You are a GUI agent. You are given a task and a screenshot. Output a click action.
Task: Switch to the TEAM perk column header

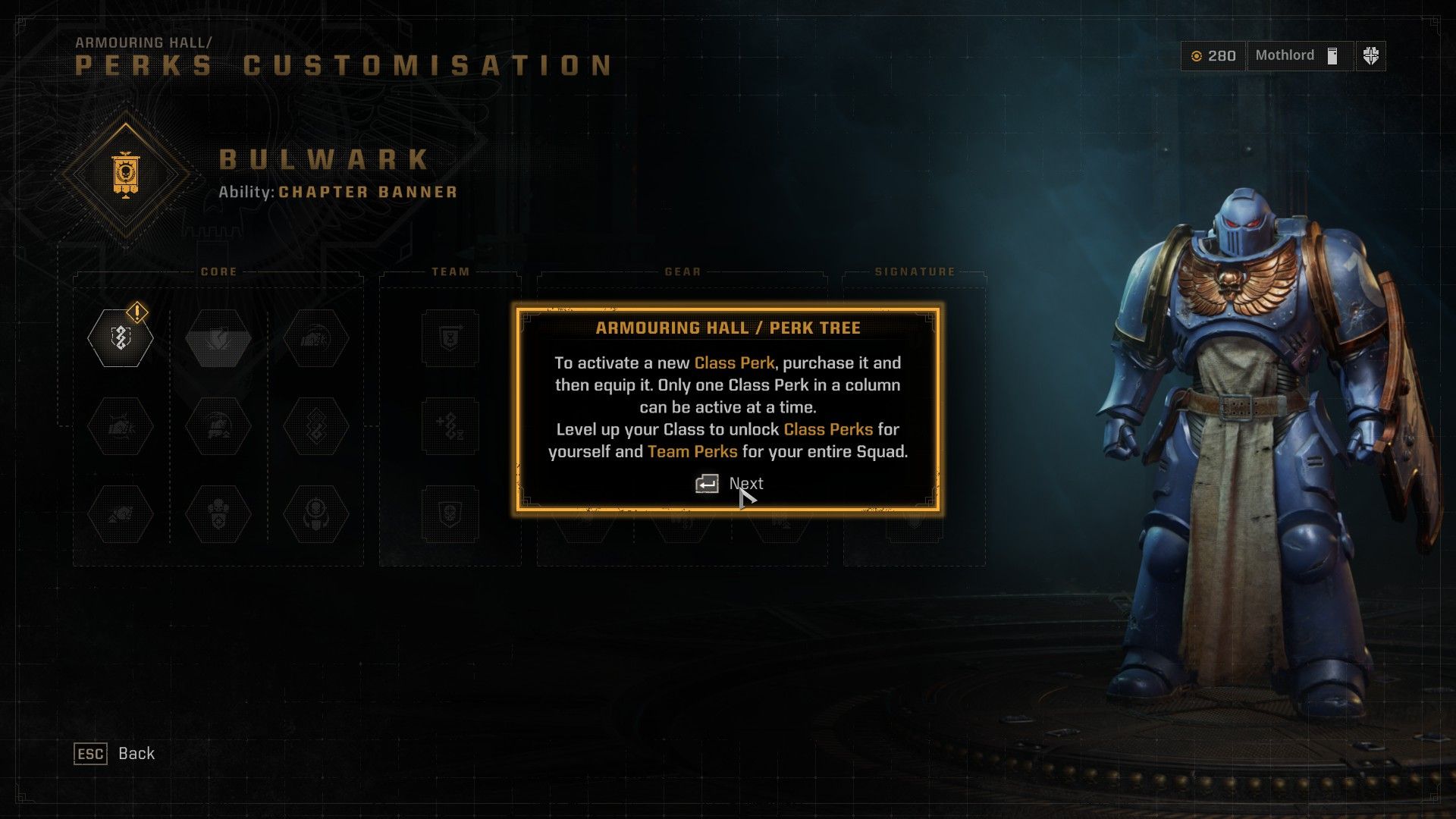point(450,270)
